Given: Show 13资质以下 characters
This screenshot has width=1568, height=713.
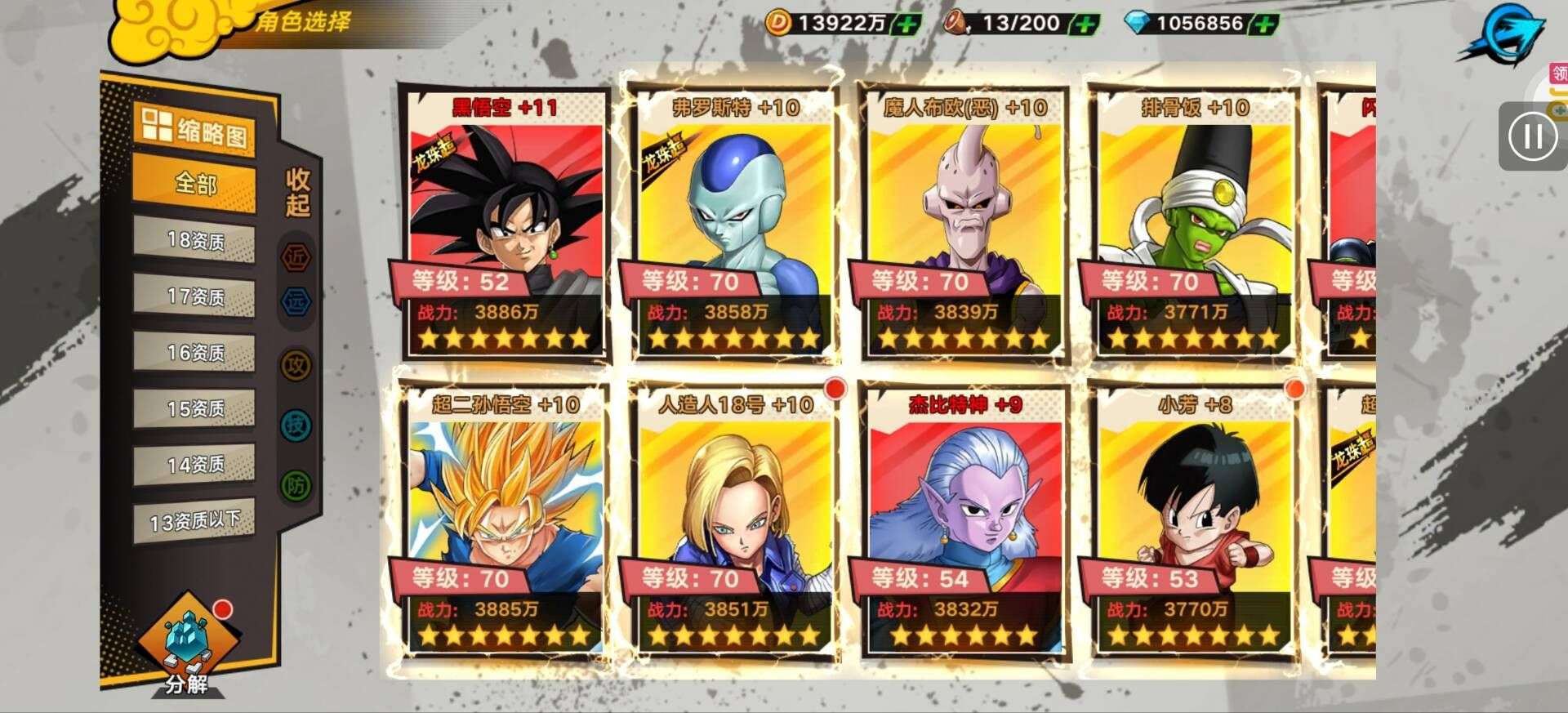Looking at the screenshot, I should 194,521.
